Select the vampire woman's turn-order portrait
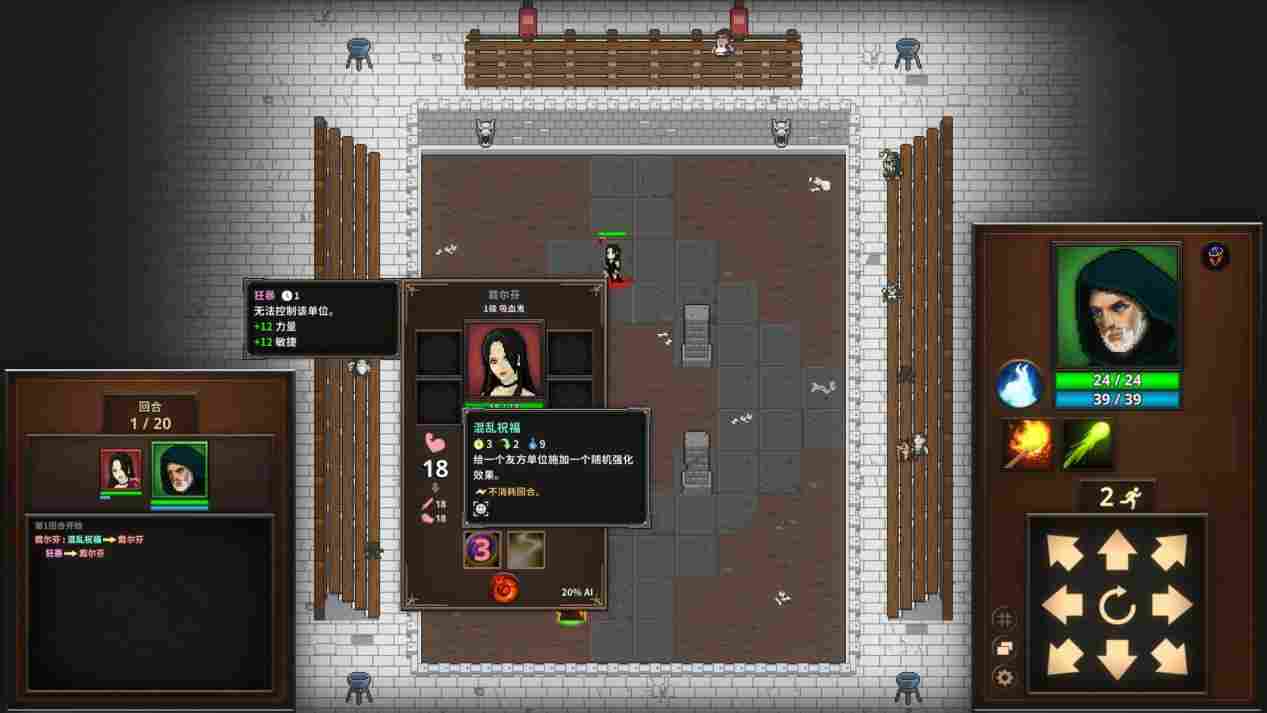 coord(121,470)
